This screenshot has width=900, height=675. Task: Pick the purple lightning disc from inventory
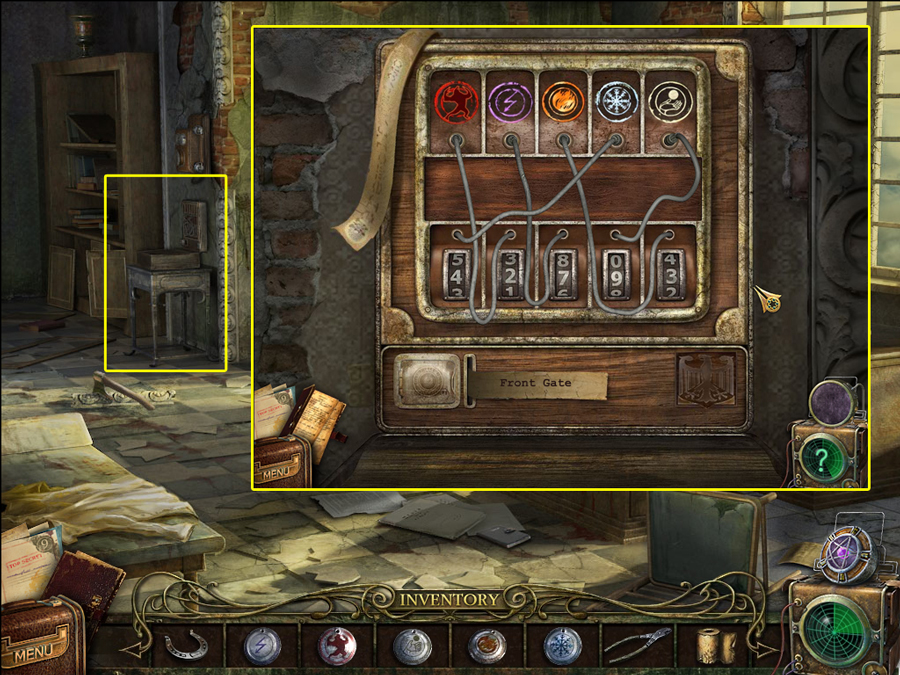[x=262, y=646]
